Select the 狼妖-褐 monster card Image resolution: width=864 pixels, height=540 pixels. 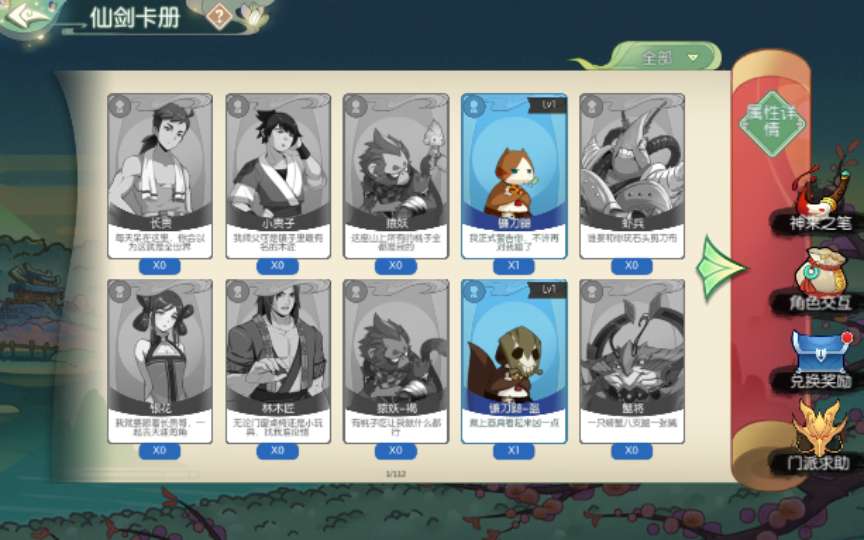(x=396, y=360)
